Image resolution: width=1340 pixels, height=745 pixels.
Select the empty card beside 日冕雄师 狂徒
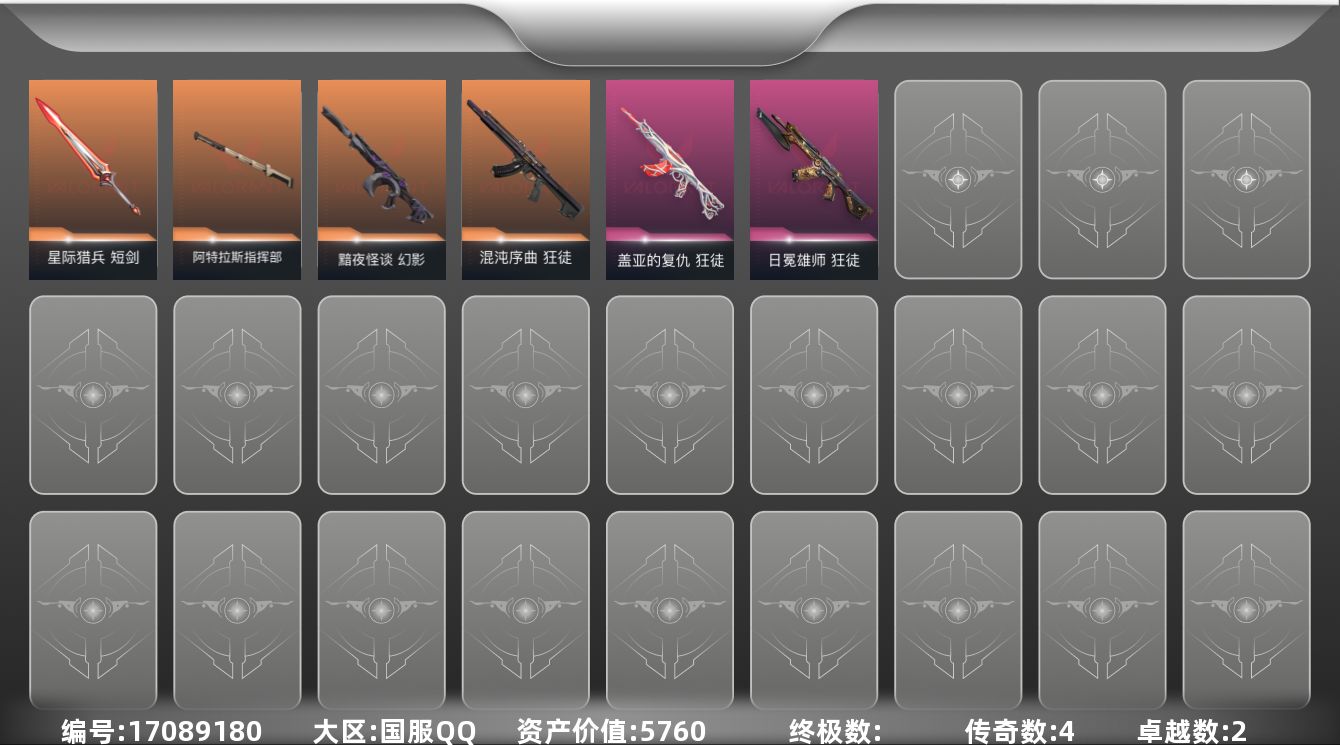click(957, 178)
